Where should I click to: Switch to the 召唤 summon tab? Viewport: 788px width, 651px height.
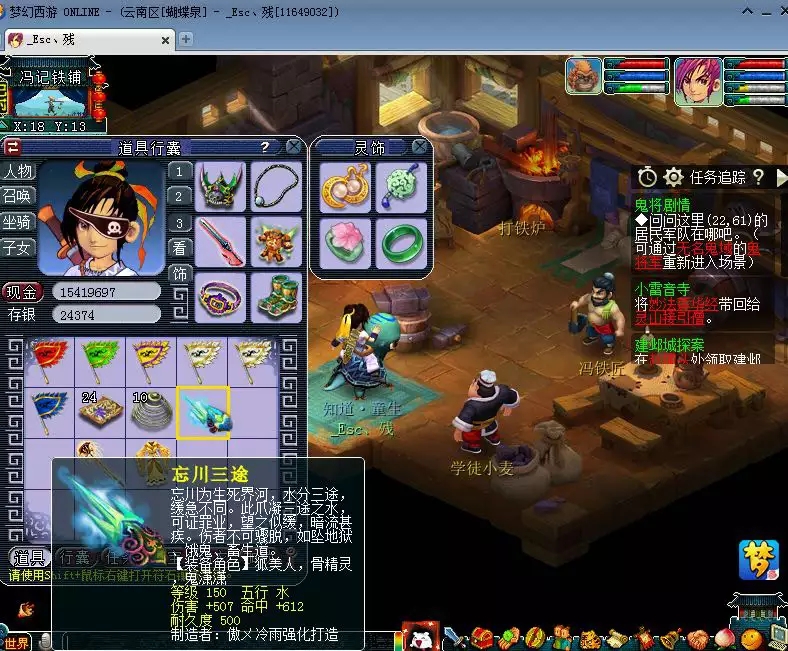17,196
